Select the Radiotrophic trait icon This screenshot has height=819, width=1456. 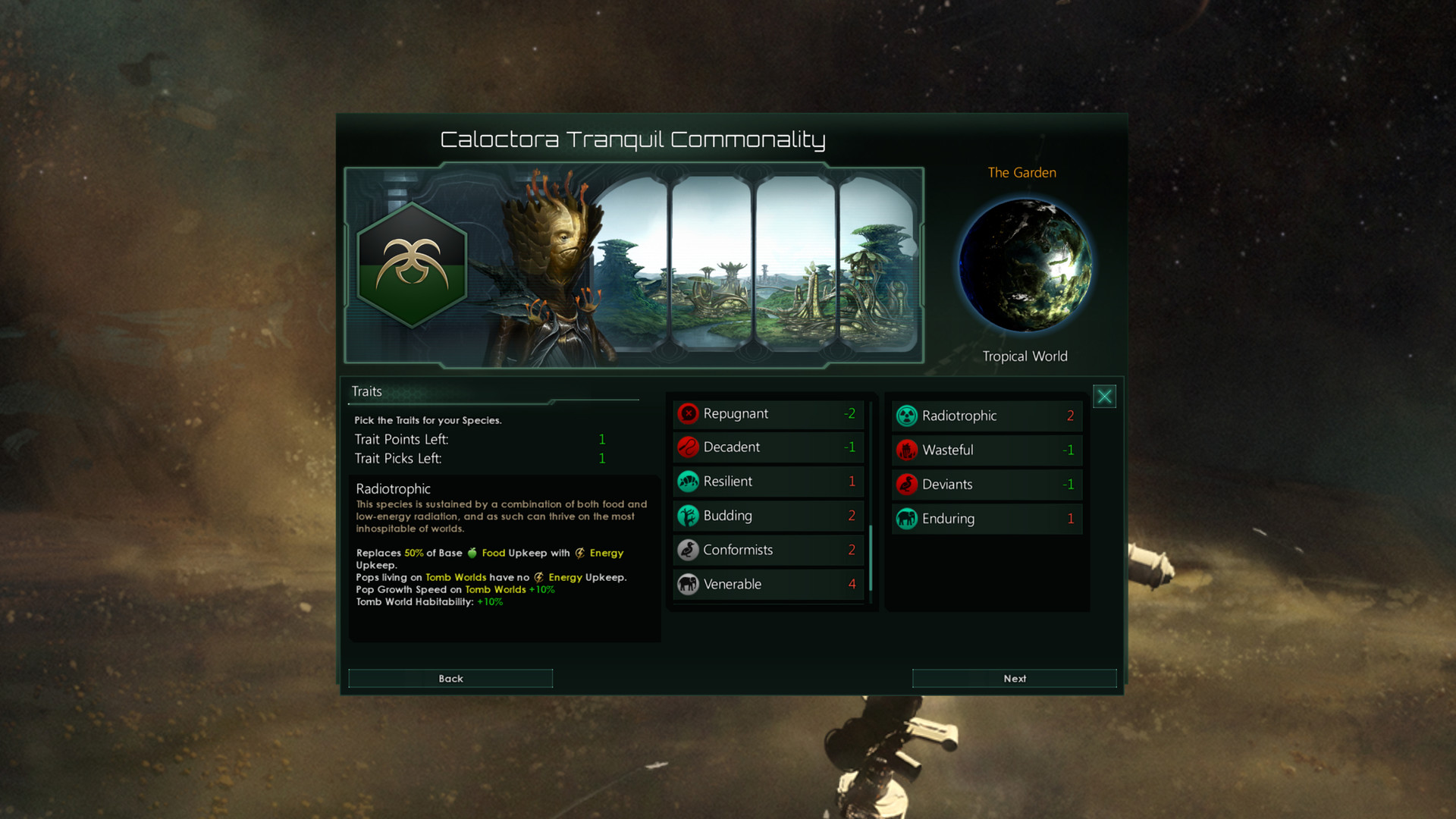[906, 416]
